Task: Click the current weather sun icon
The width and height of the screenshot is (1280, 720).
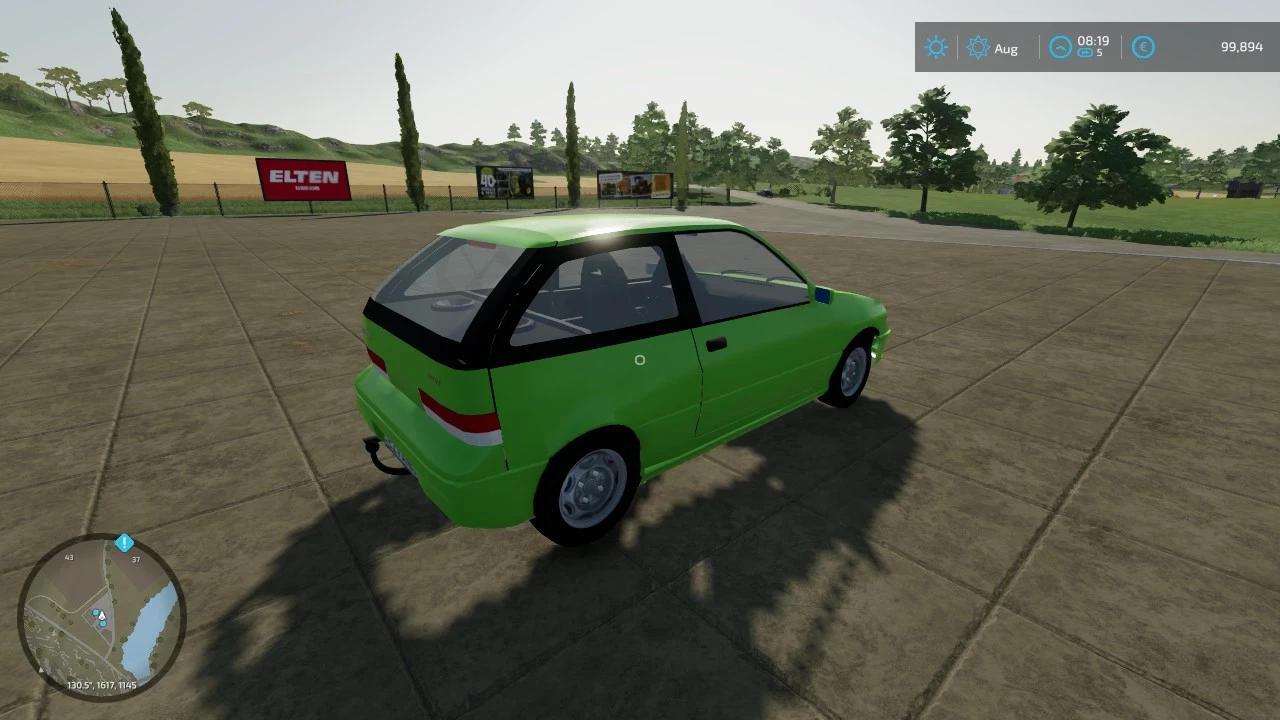Action: [x=935, y=47]
